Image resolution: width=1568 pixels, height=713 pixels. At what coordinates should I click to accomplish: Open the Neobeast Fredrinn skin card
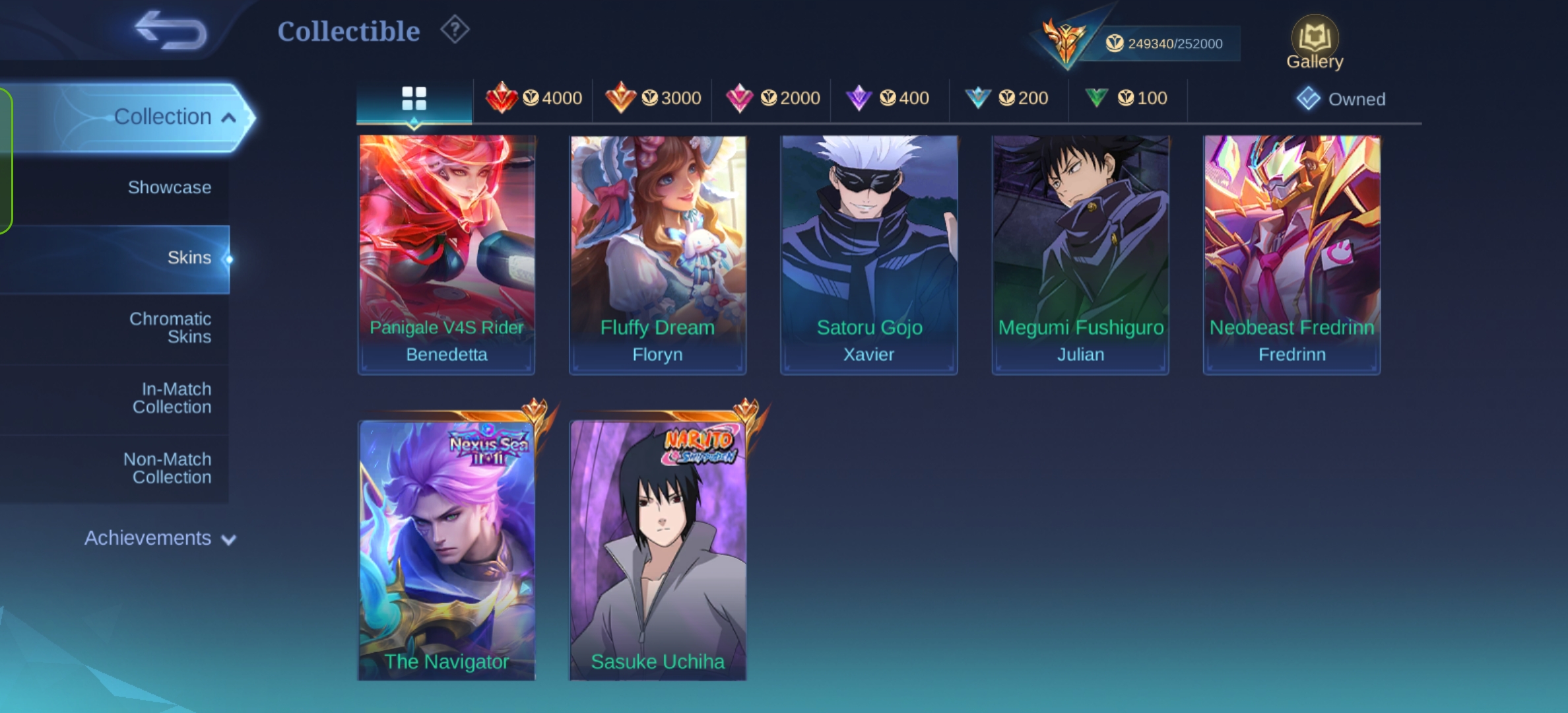tap(1291, 254)
